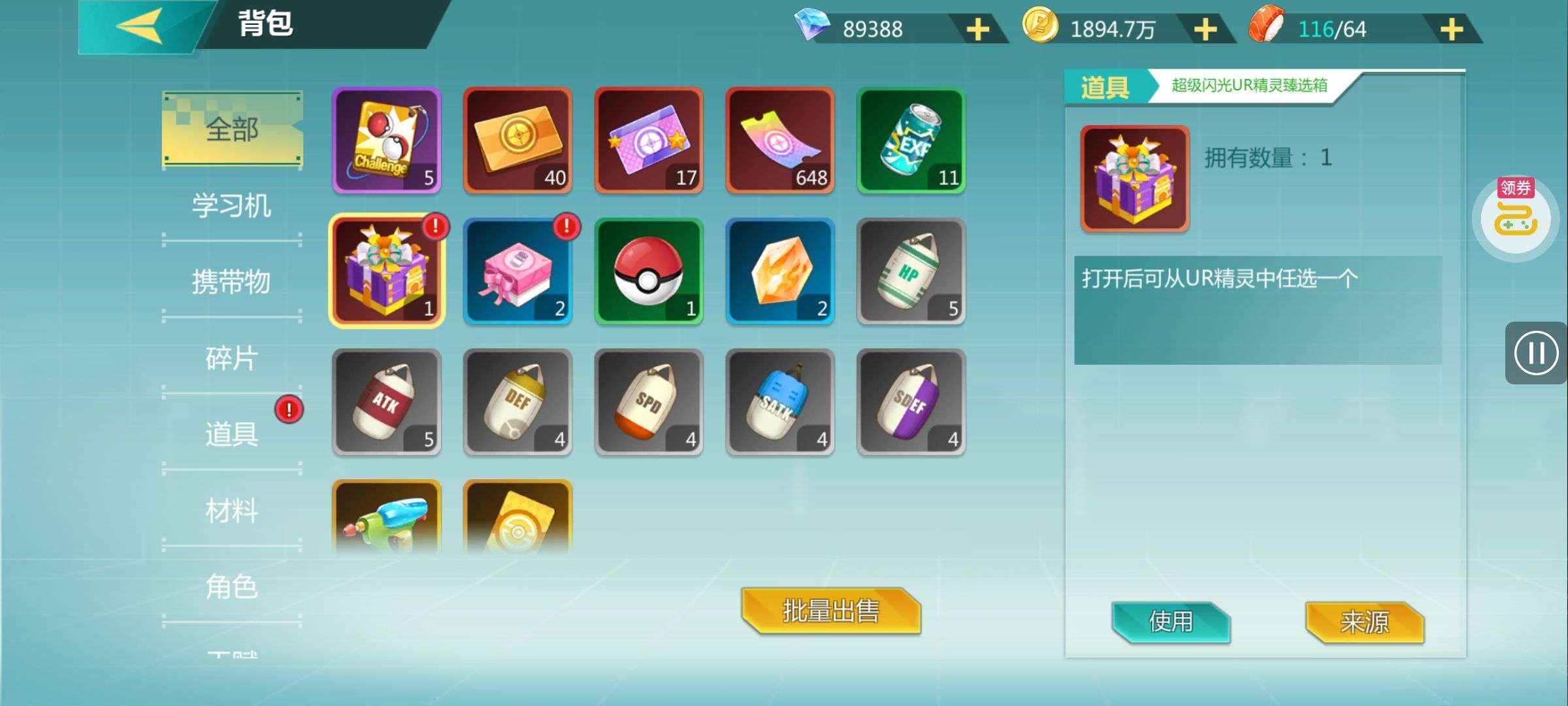
Task: Choose the red Poké Ball item slot
Action: (649, 271)
